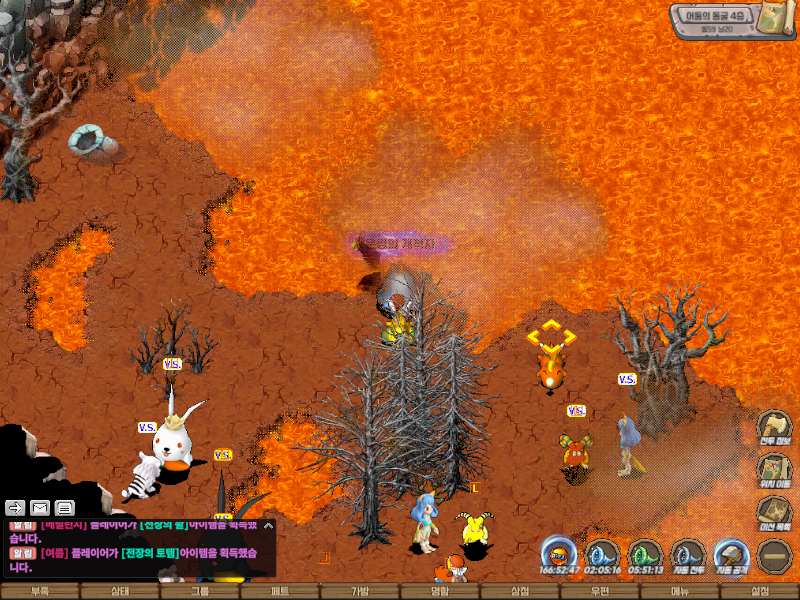
Task: Open the 가방 (bag) inventory
Action: (360, 591)
